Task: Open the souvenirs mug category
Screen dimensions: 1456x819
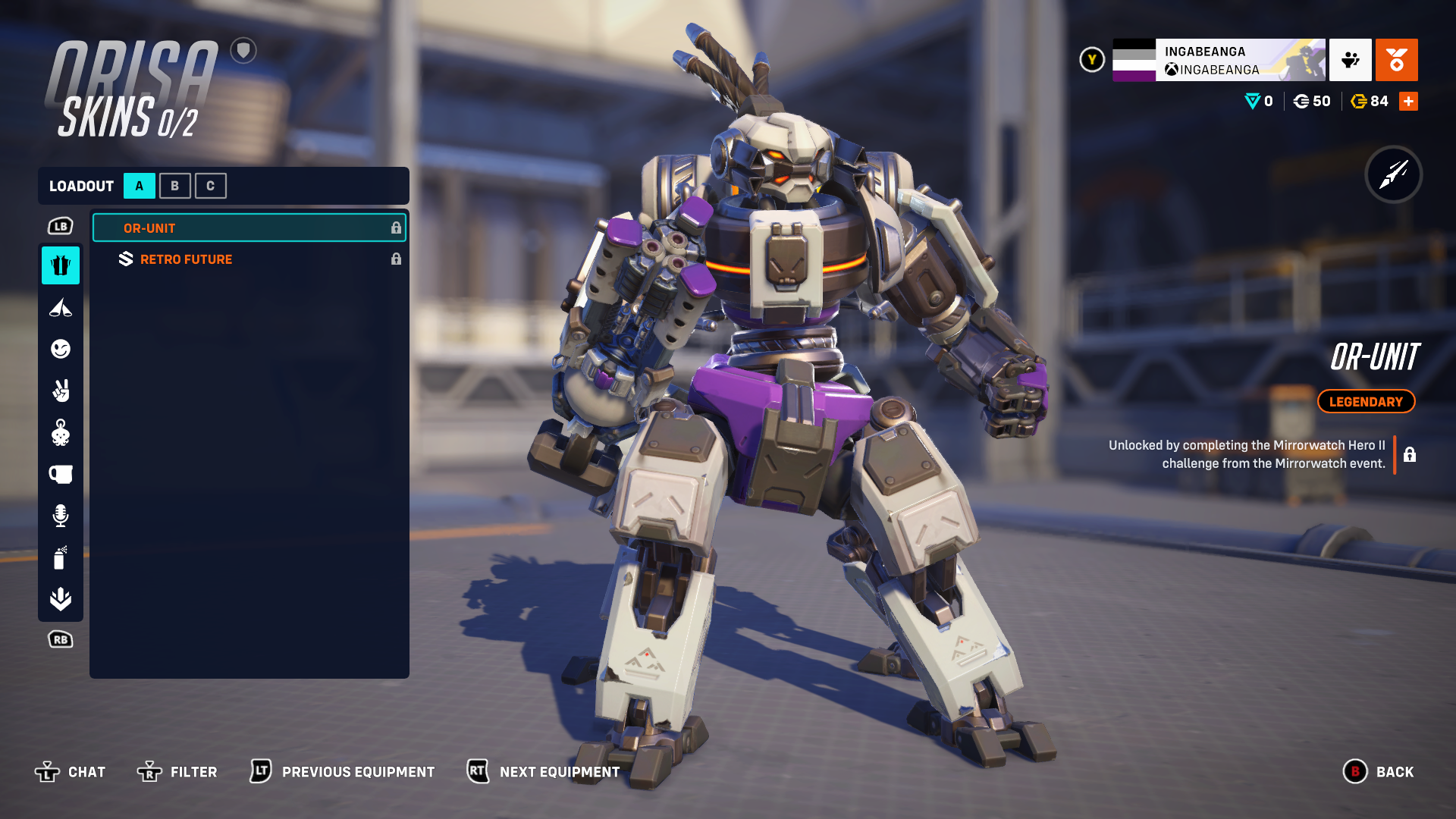Action: click(61, 475)
